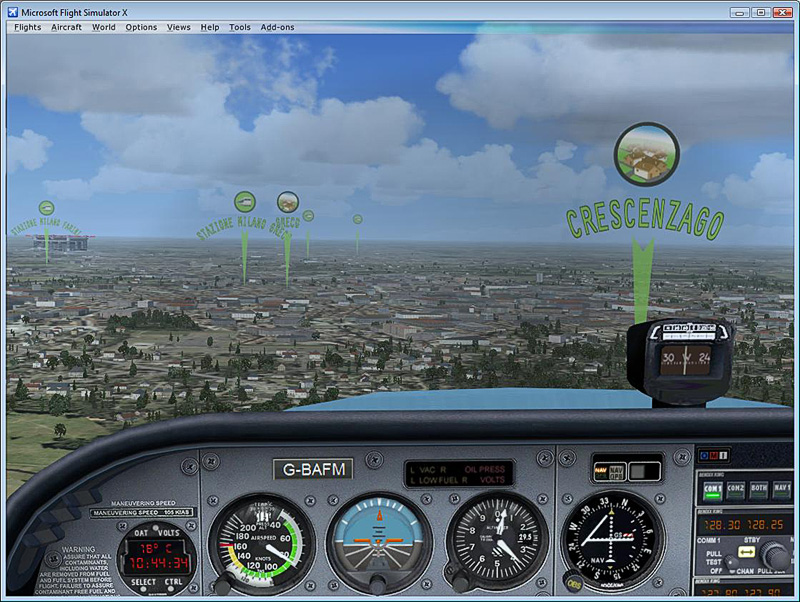Click the COMM 1 frequency tuning knob
Viewport: 800px width, 602px height.
pos(773,556)
